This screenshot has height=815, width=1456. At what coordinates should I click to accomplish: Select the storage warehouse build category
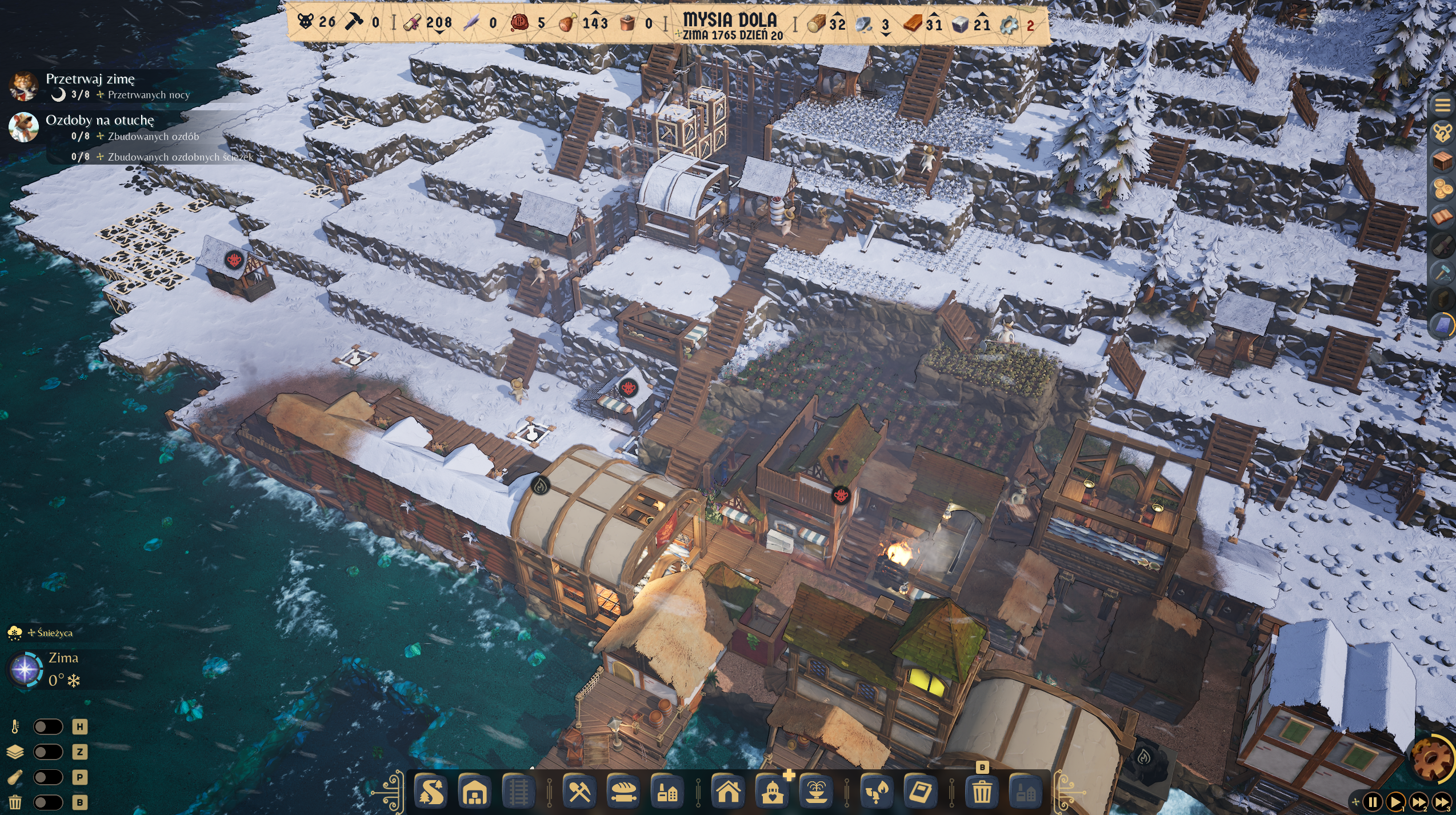tap(475, 792)
